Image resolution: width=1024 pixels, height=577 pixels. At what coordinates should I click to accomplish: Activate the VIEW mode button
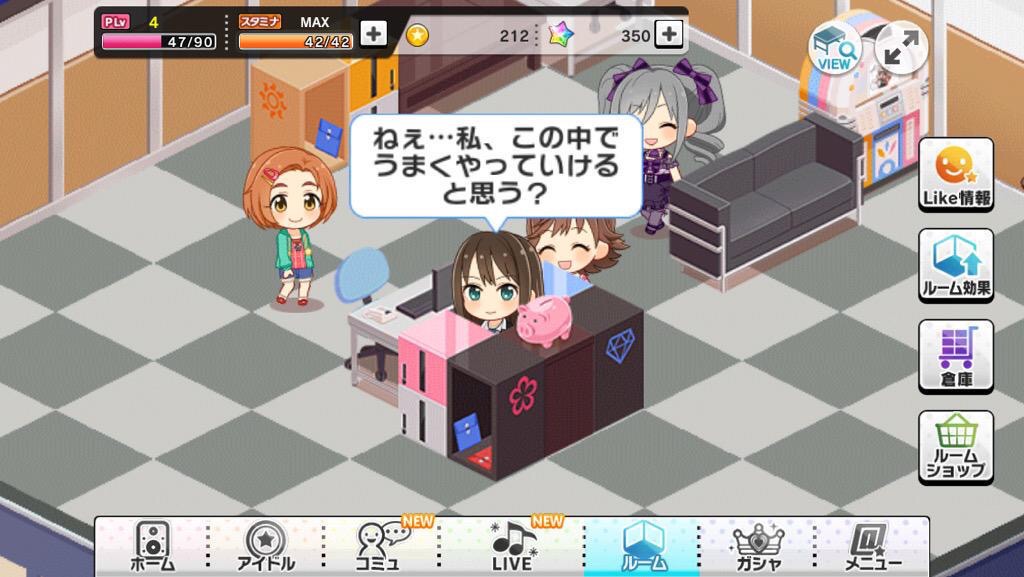pyautogui.click(x=834, y=47)
